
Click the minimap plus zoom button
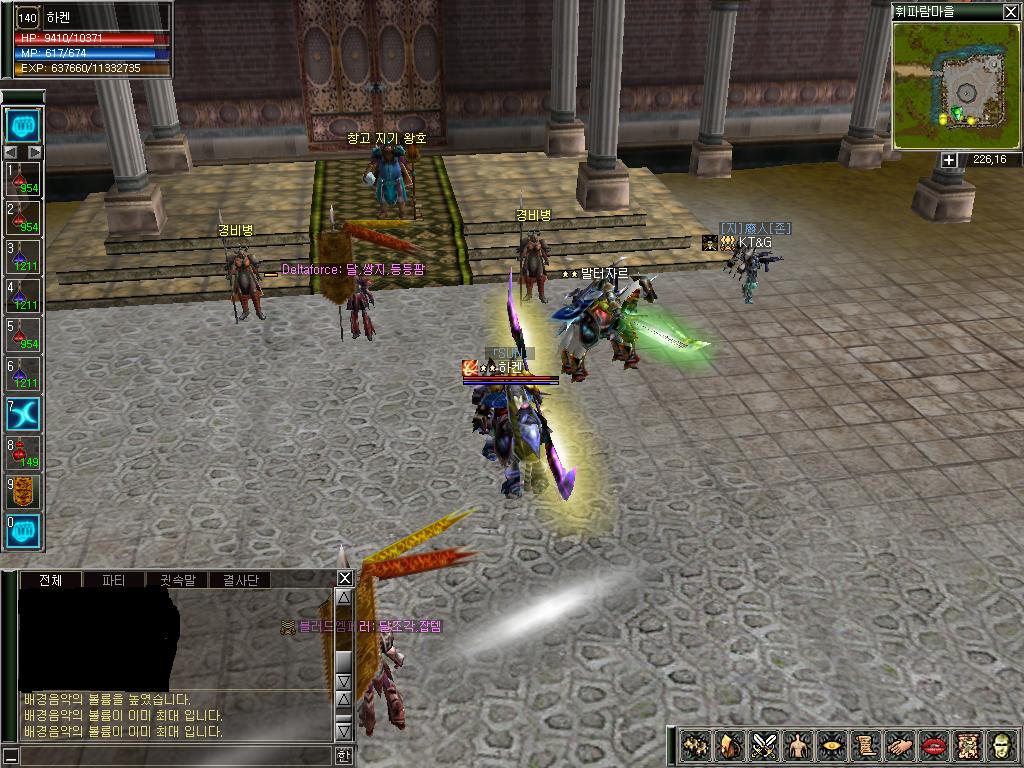(948, 160)
